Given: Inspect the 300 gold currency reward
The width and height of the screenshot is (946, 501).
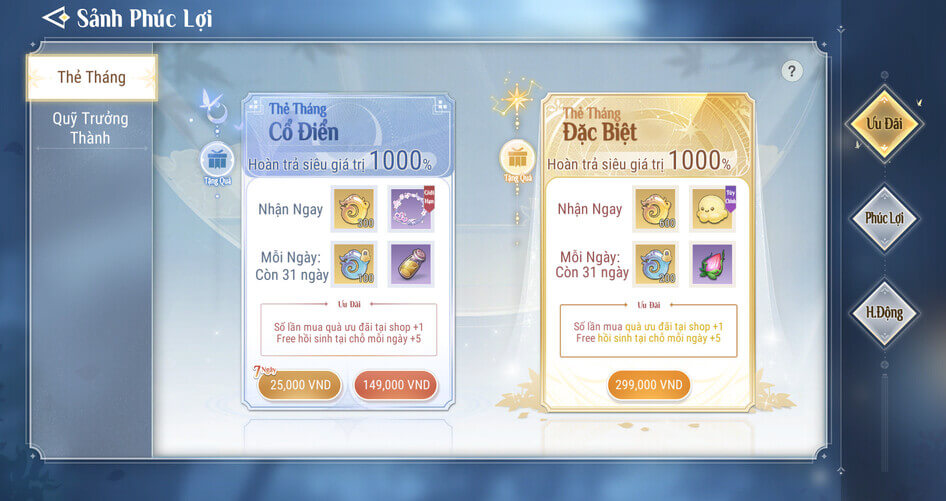Looking at the screenshot, I should tap(354, 209).
